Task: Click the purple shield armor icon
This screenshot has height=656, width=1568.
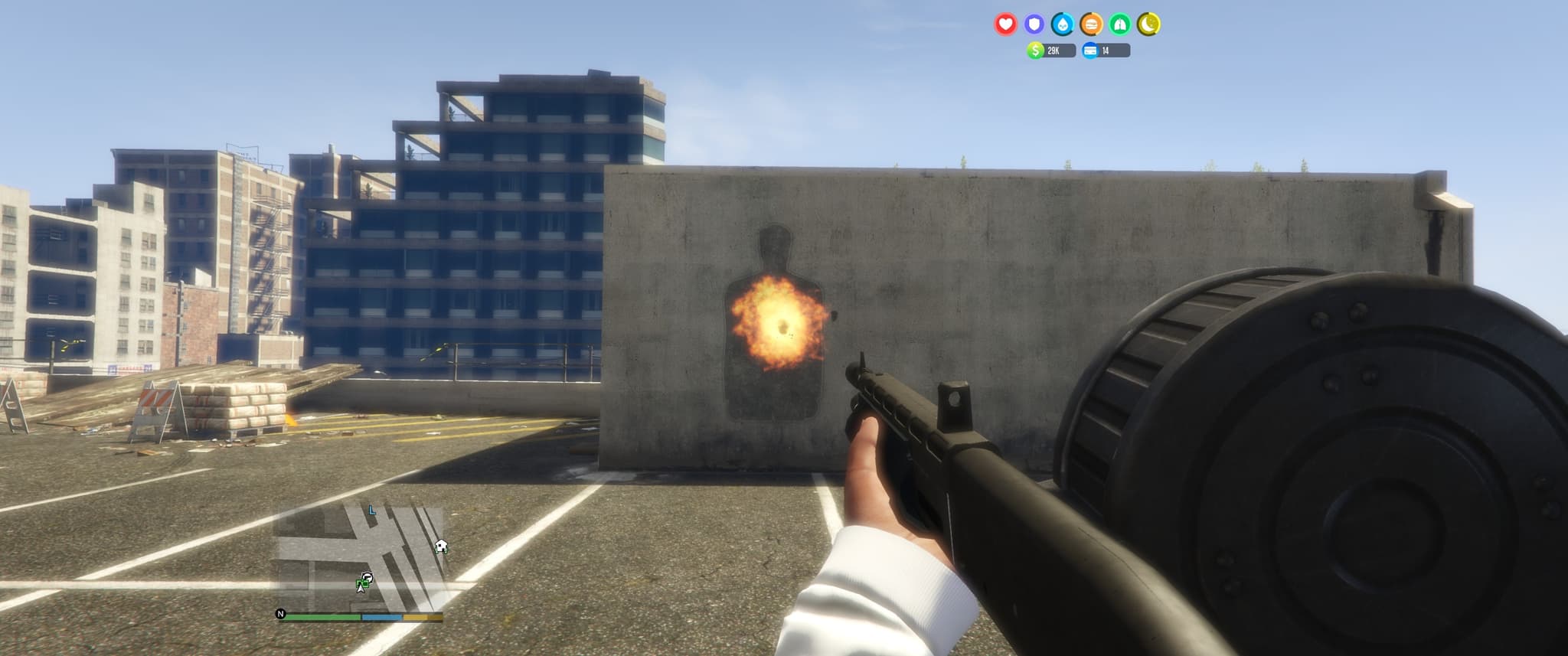Action: click(x=1035, y=24)
